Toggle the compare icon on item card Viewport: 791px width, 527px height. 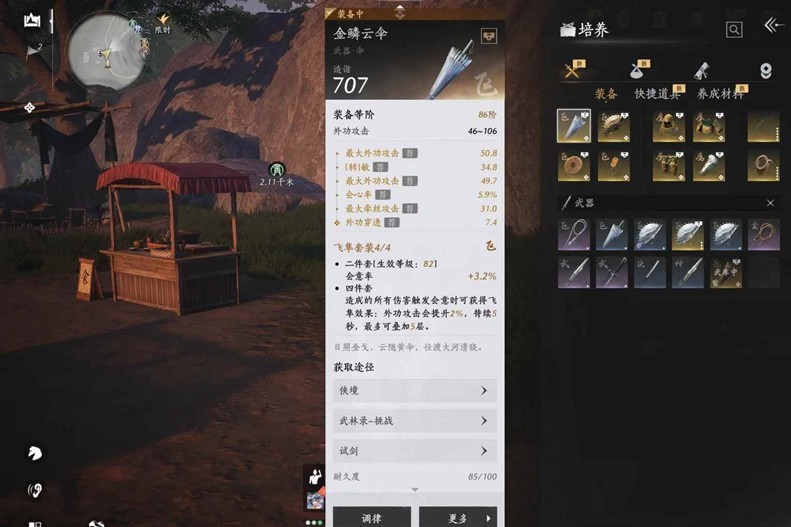coord(489,34)
